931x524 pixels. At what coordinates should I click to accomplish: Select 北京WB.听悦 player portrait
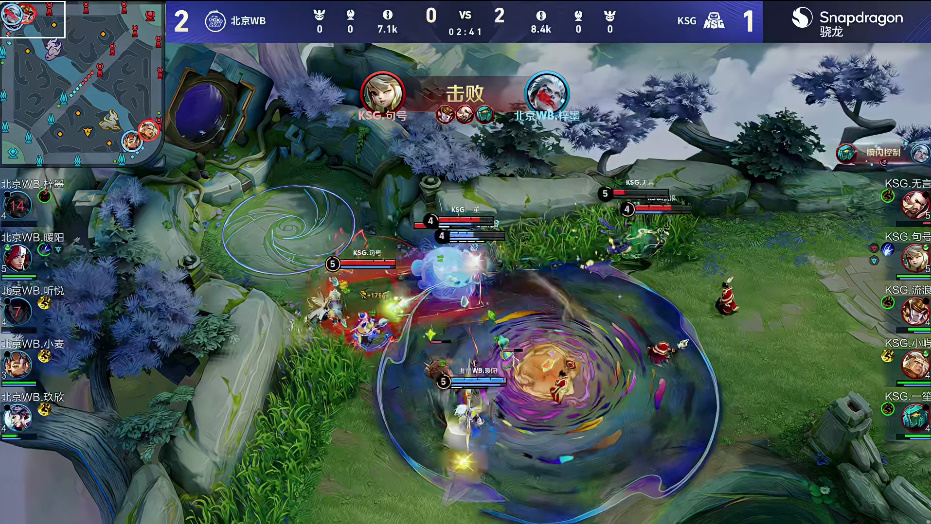point(17,311)
